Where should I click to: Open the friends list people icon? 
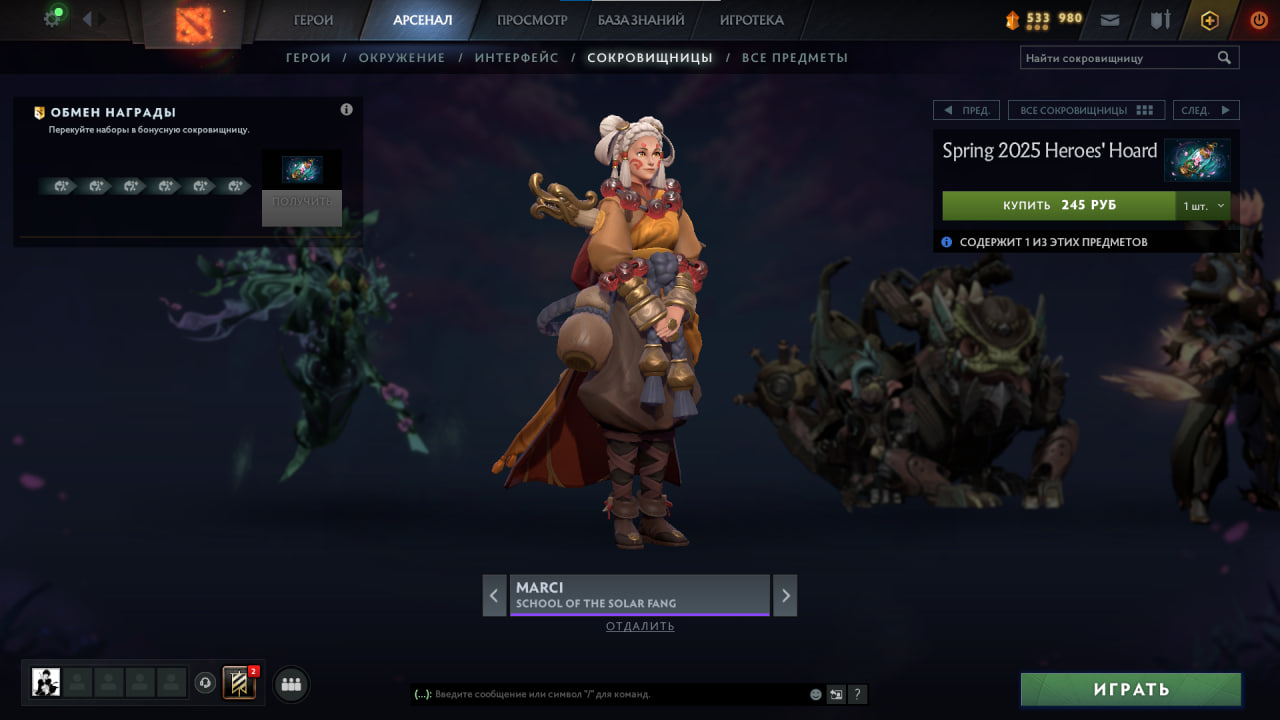point(290,684)
